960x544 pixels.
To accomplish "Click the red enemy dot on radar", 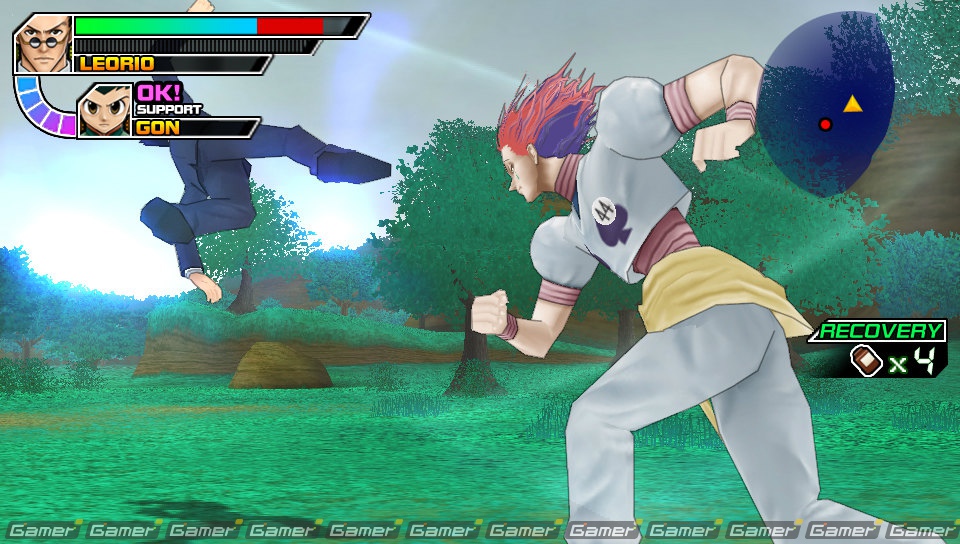I will 825,124.
